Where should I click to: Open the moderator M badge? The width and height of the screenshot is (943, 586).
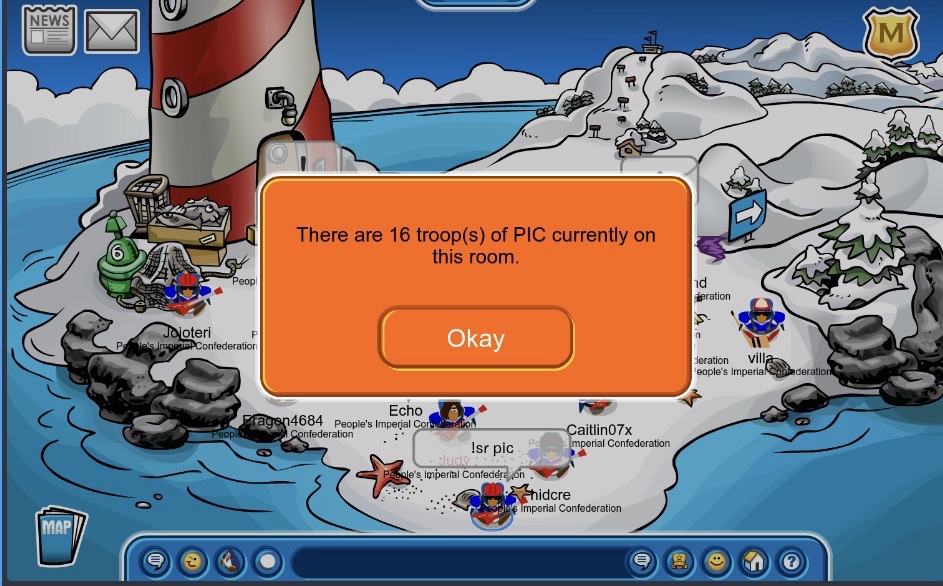pos(890,36)
